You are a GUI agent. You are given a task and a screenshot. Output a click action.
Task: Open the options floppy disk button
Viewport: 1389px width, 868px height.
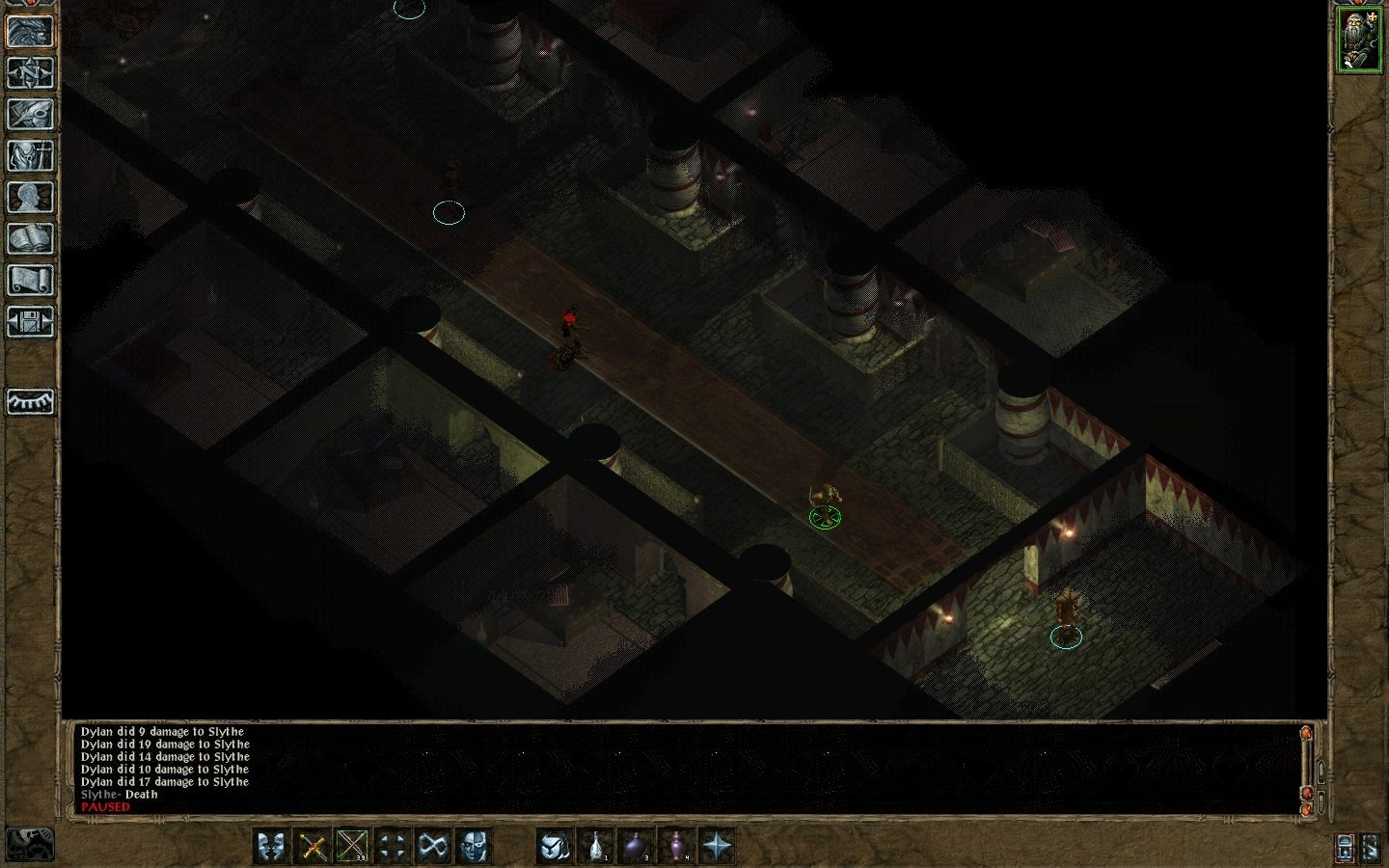(x=30, y=321)
